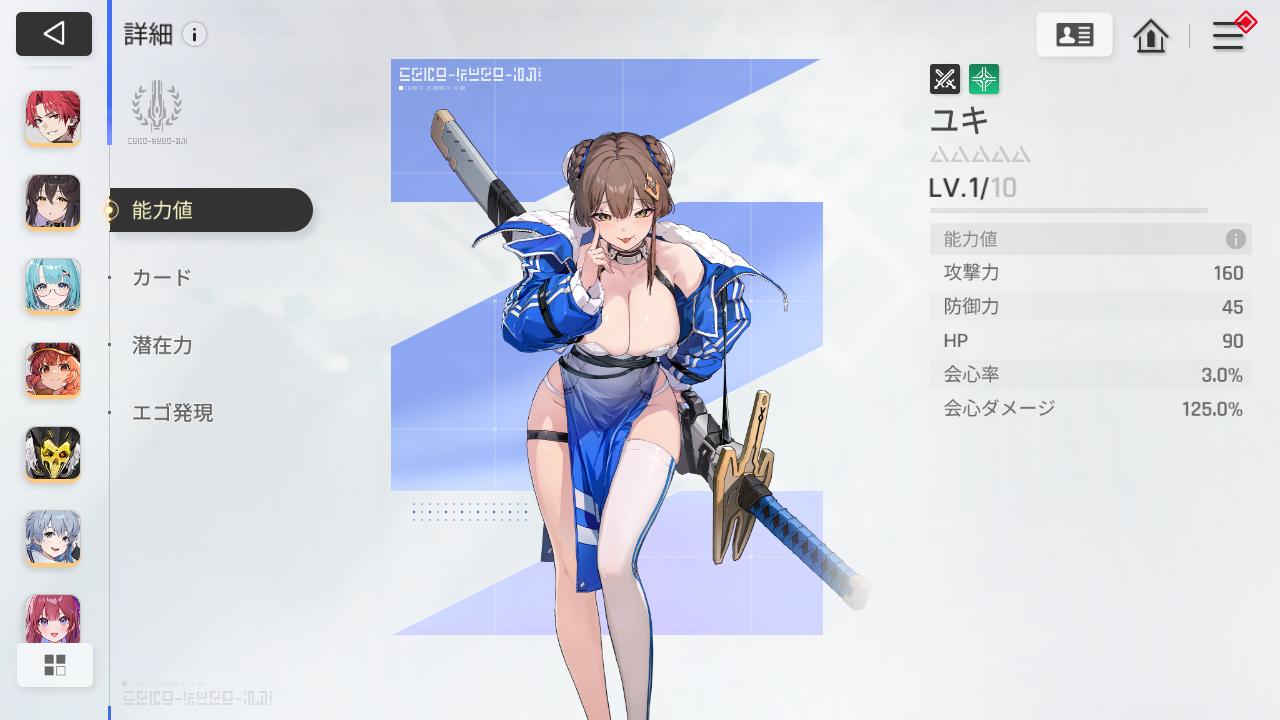Open the hamburger menu with red notification
This screenshot has width=1280, height=720.
pos(1228,35)
